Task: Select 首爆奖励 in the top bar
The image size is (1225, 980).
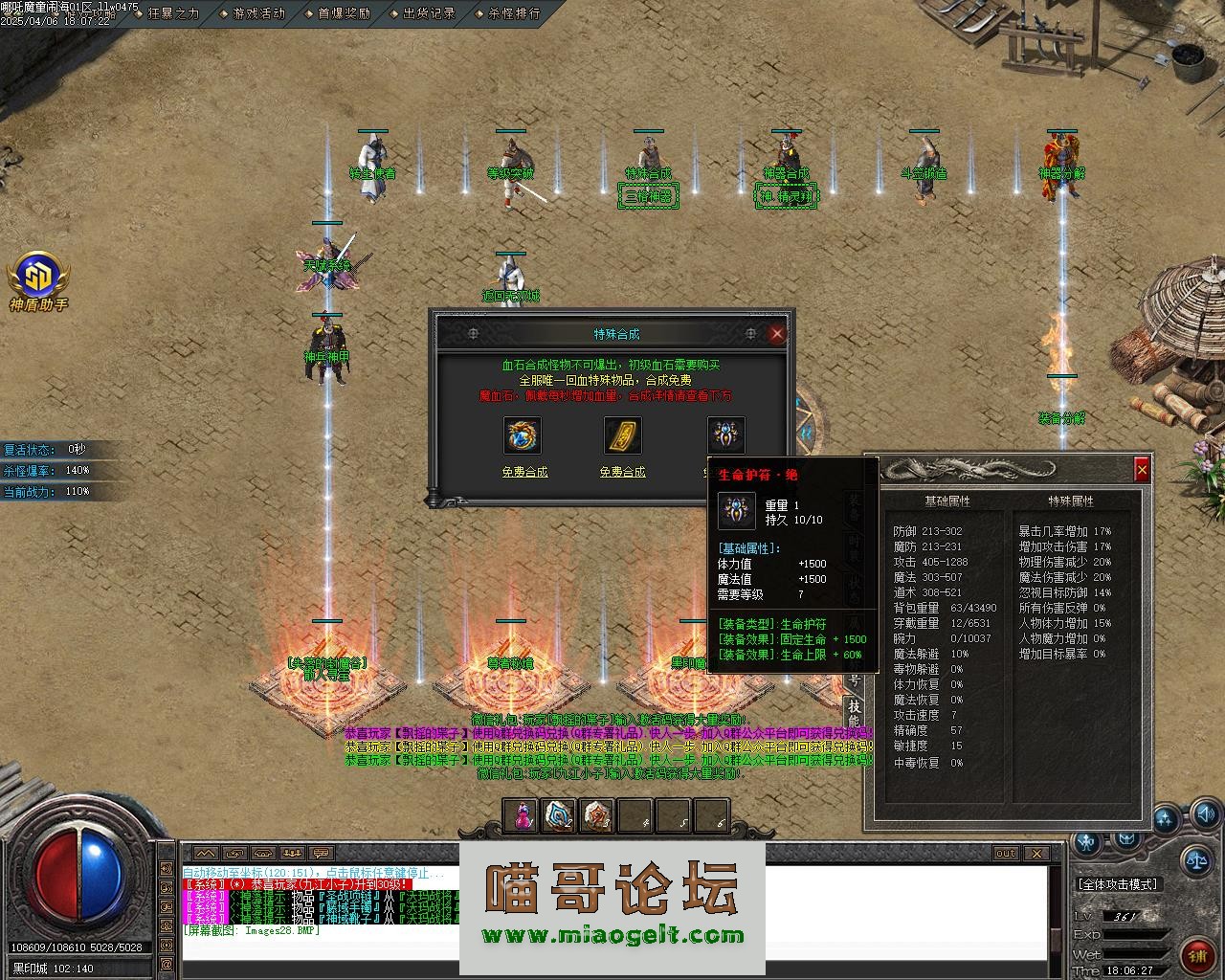Action: (344, 13)
